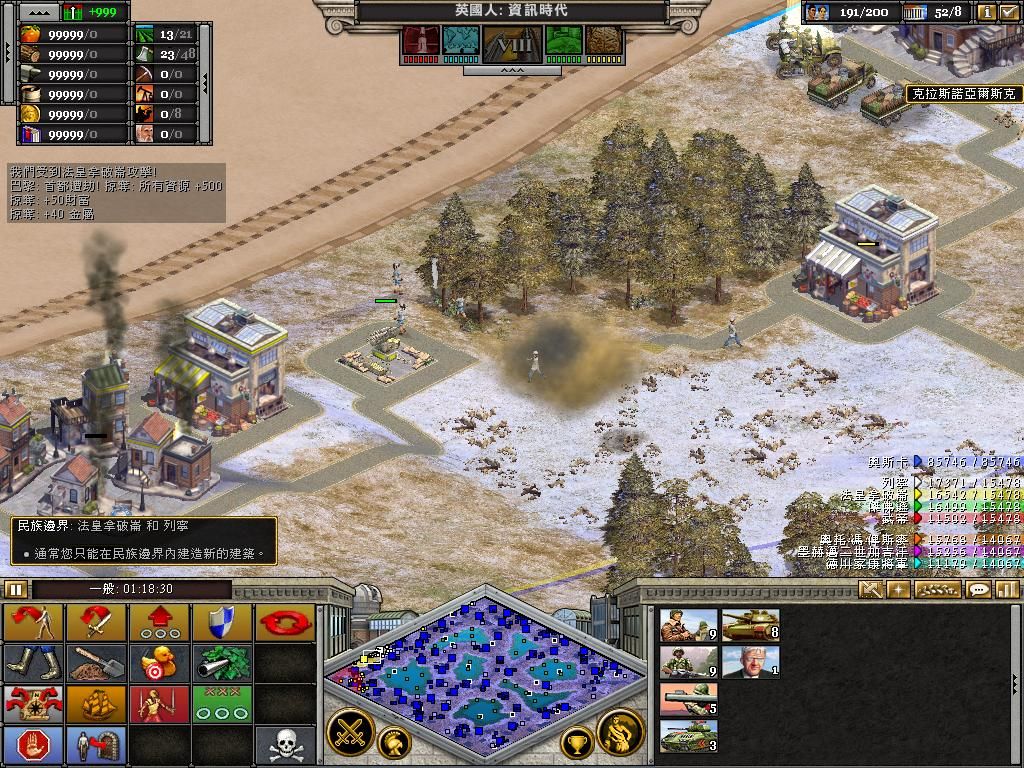Choose the sailing ship command icon
The width and height of the screenshot is (1024, 768).
click(97, 703)
